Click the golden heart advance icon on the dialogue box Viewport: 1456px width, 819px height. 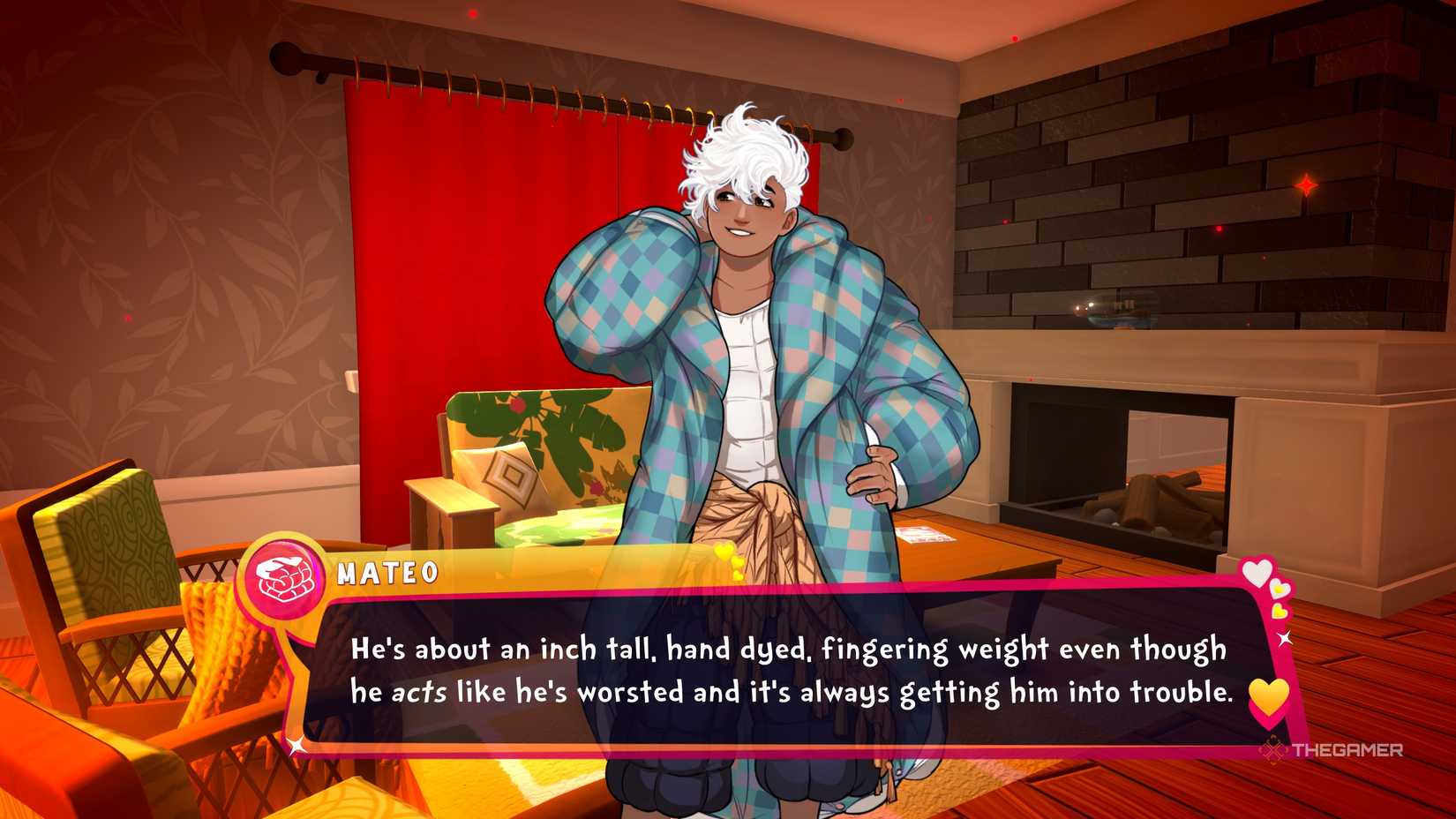click(1268, 698)
